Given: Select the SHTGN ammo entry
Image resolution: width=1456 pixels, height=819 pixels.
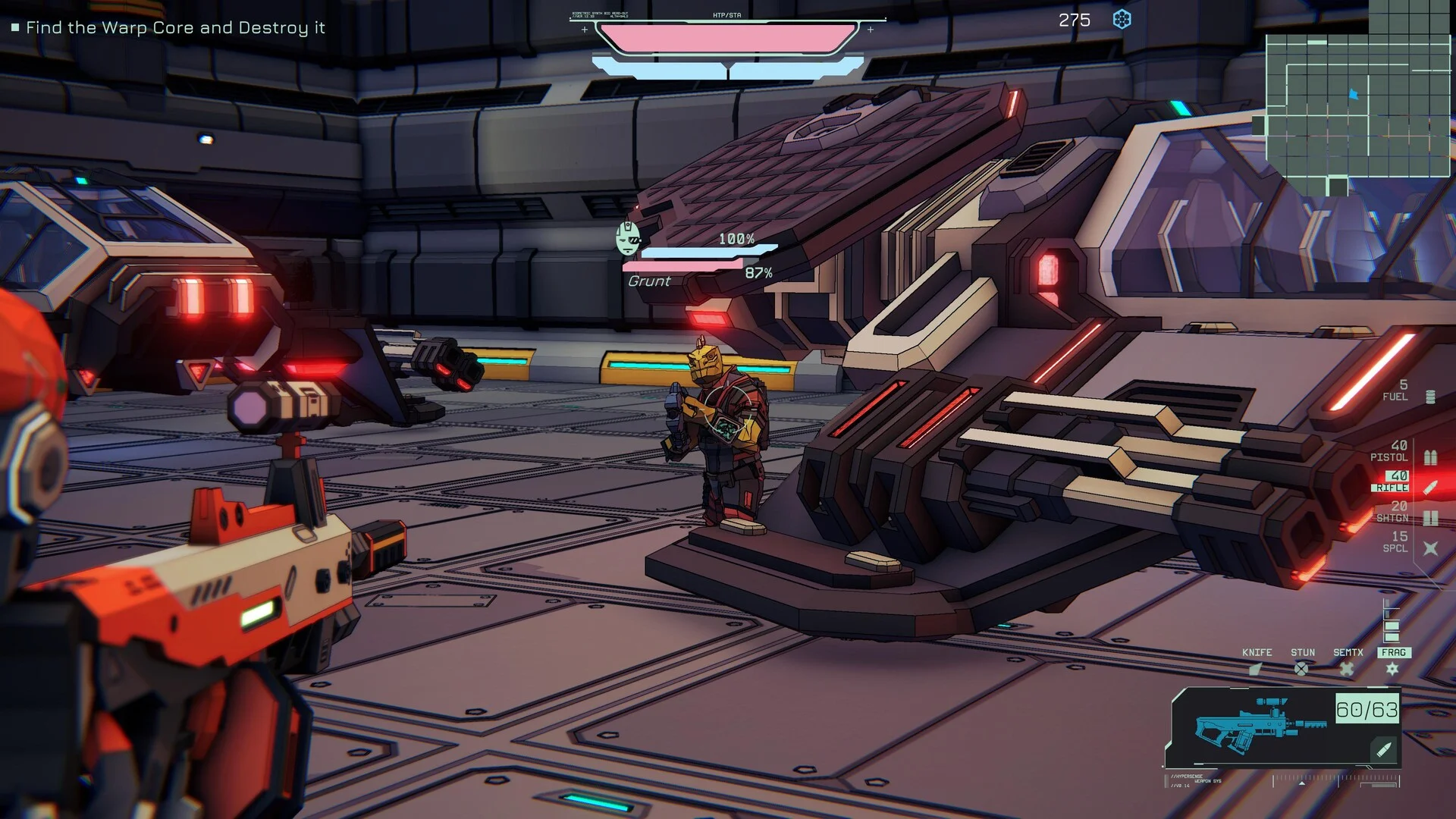Looking at the screenshot, I should (x=1401, y=512).
